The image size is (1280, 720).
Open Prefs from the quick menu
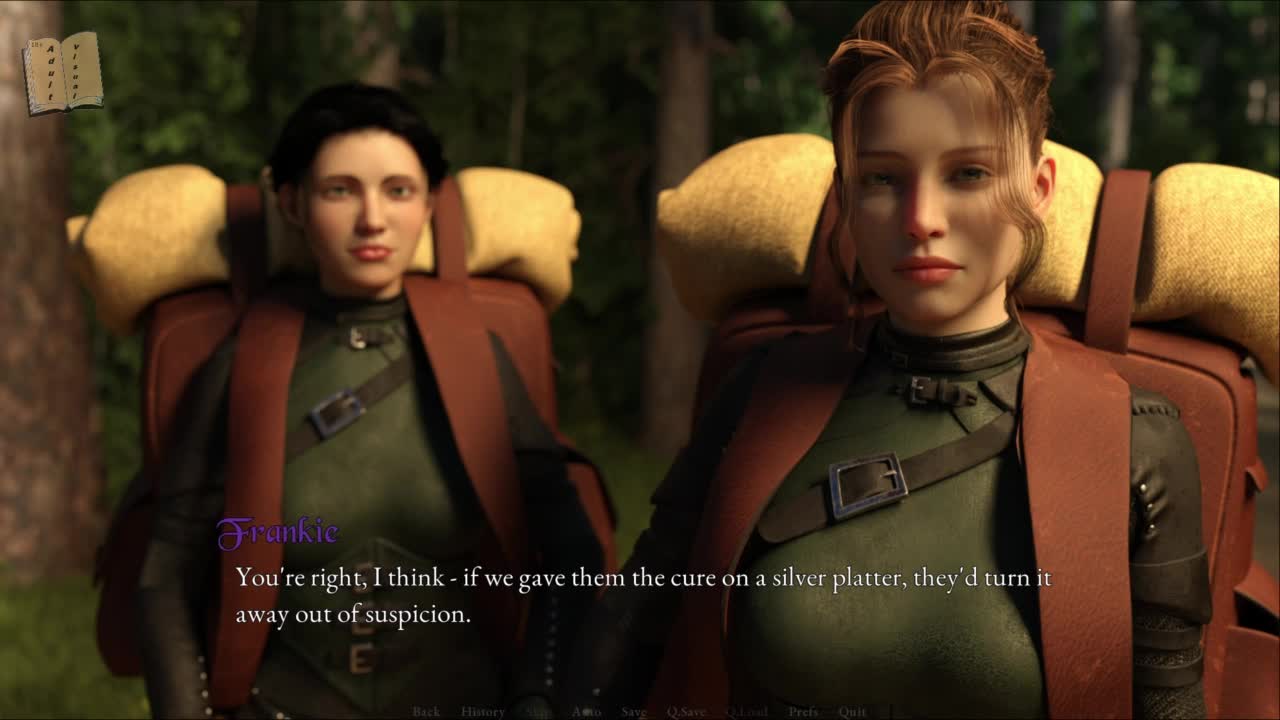[803, 711]
